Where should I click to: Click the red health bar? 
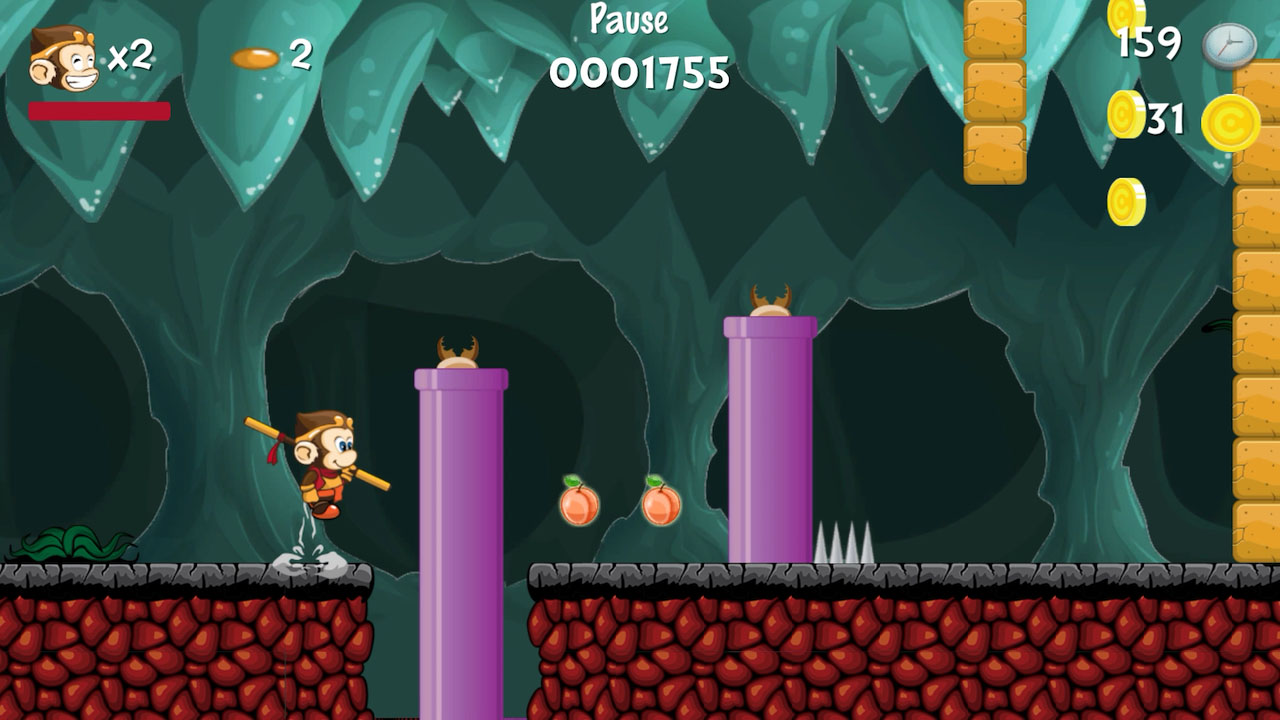[100, 109]
